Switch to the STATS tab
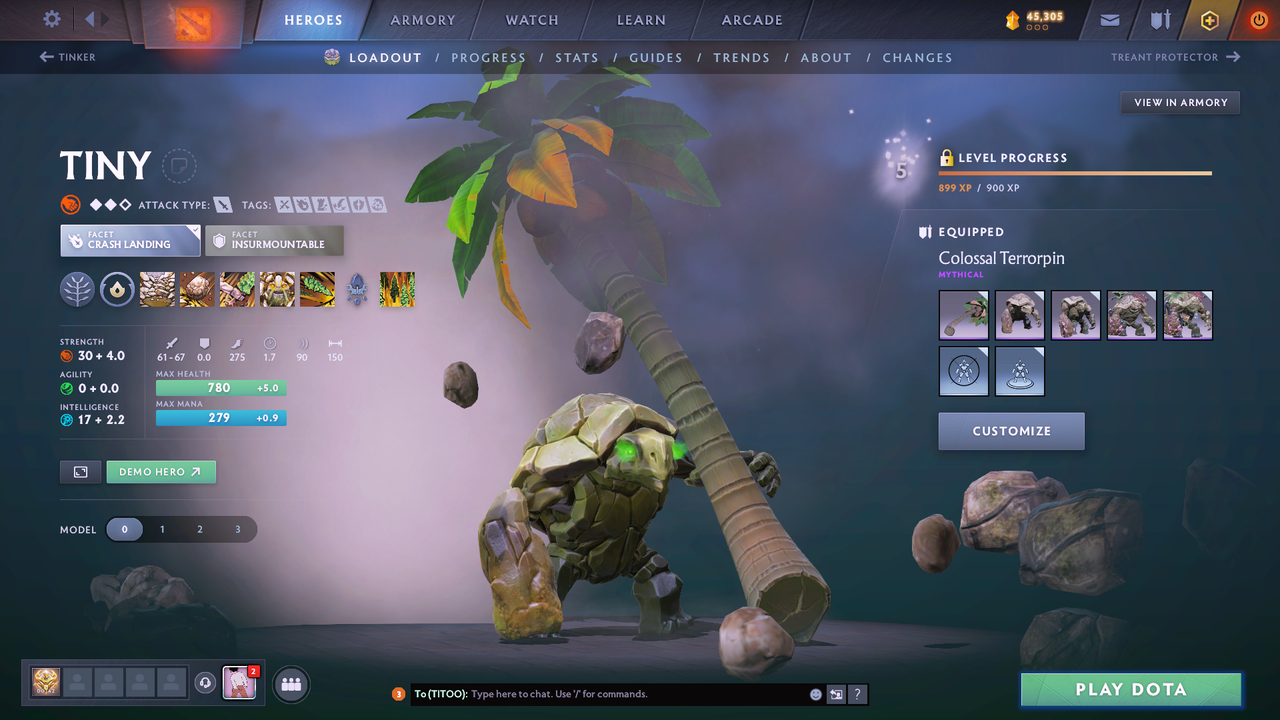1280x720 pixels. coord(577,57)
